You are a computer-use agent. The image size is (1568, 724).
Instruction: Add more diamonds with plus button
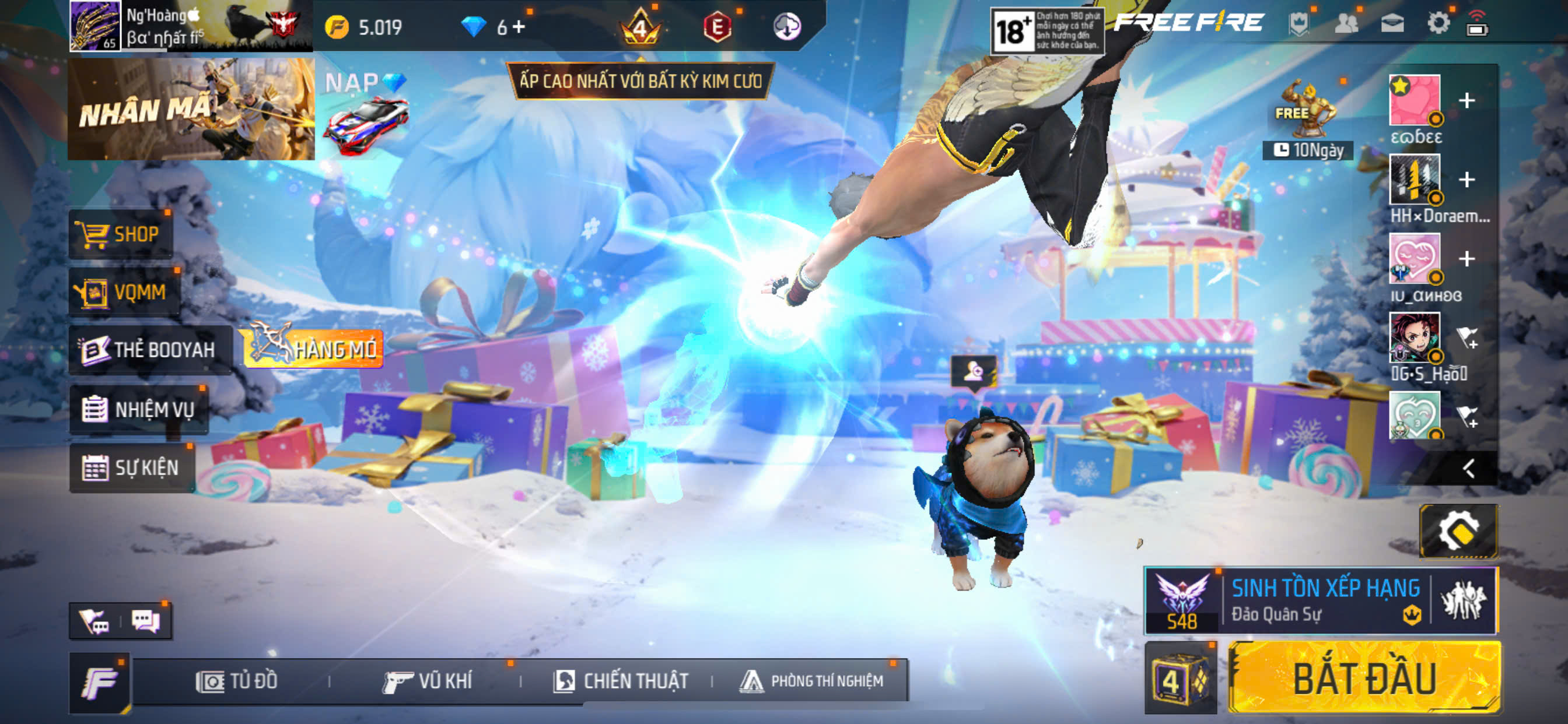coord(519,27)
